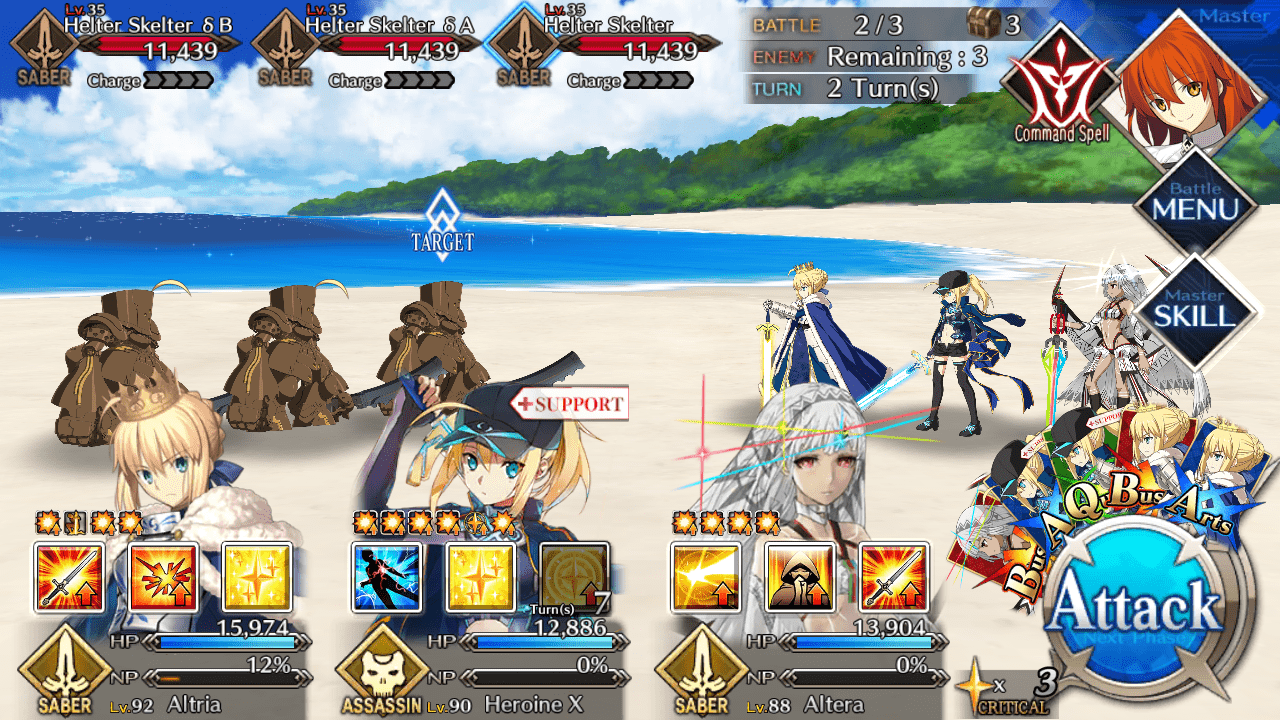Image resolution: width=1280 pixels, height=720 pixels.
Task: Use Altria's red burst skill
Action: coord(163,577)
